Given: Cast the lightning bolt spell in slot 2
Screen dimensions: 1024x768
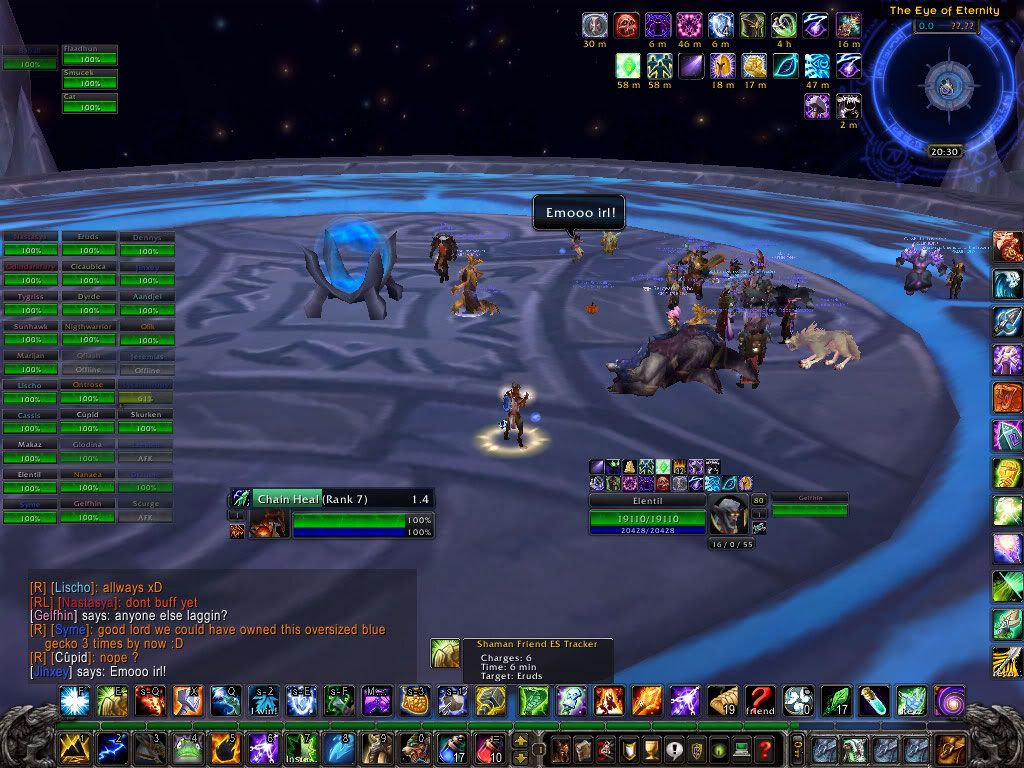Looking at the screenshot, I should point(111,747).
